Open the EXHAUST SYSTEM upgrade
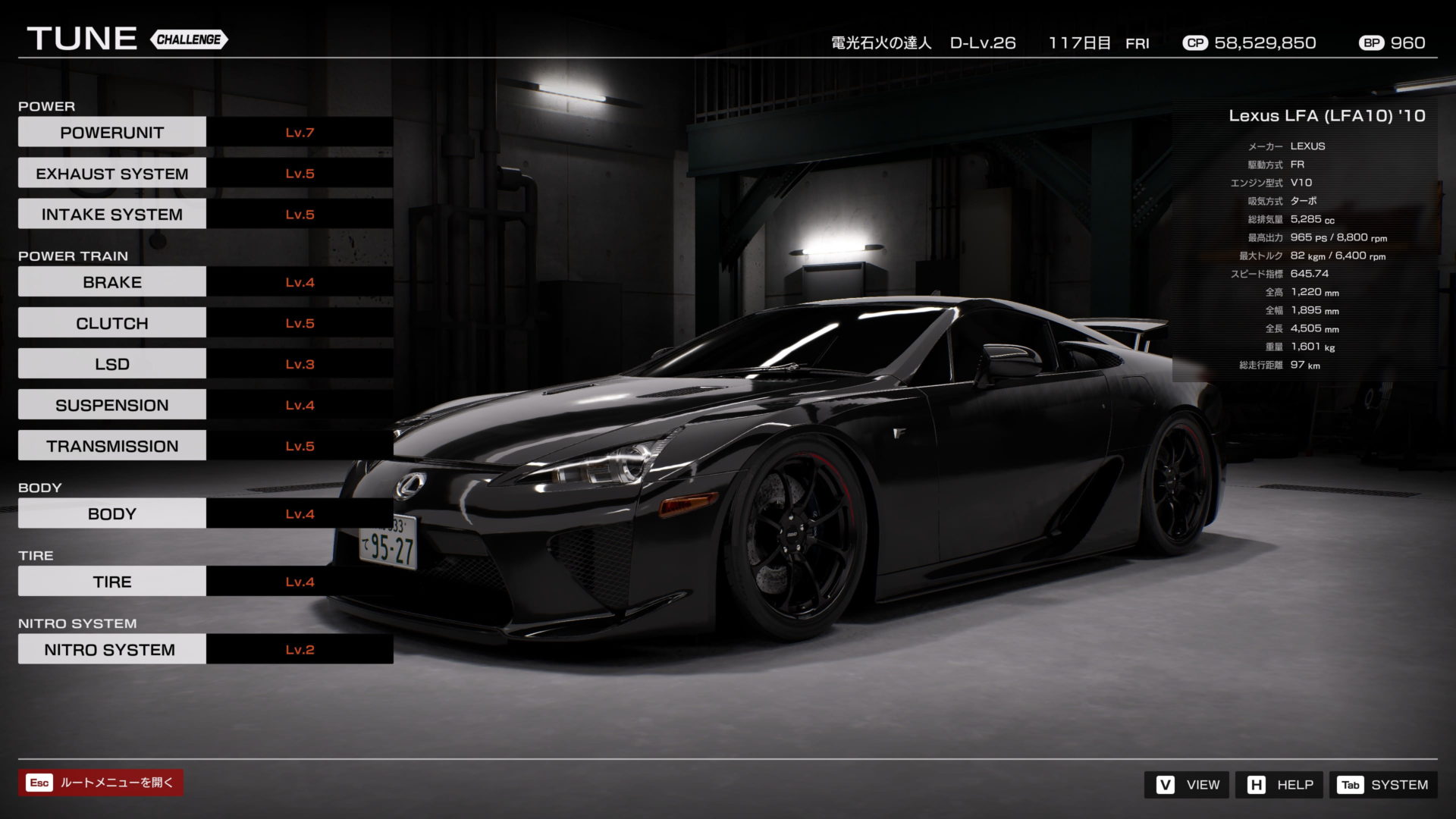Image resolution: width=1456 pixels, height=819 pixels. click(x=112, y=174)
